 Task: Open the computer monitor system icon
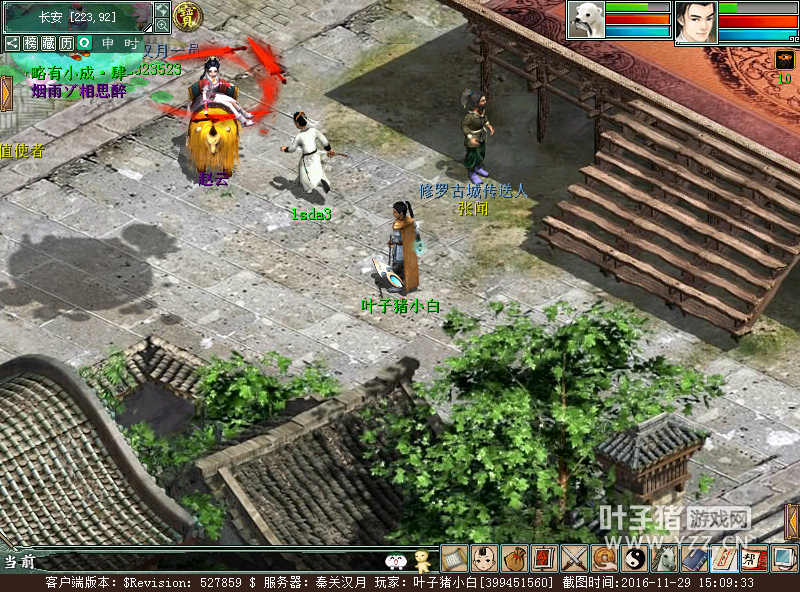coord(784,558)
